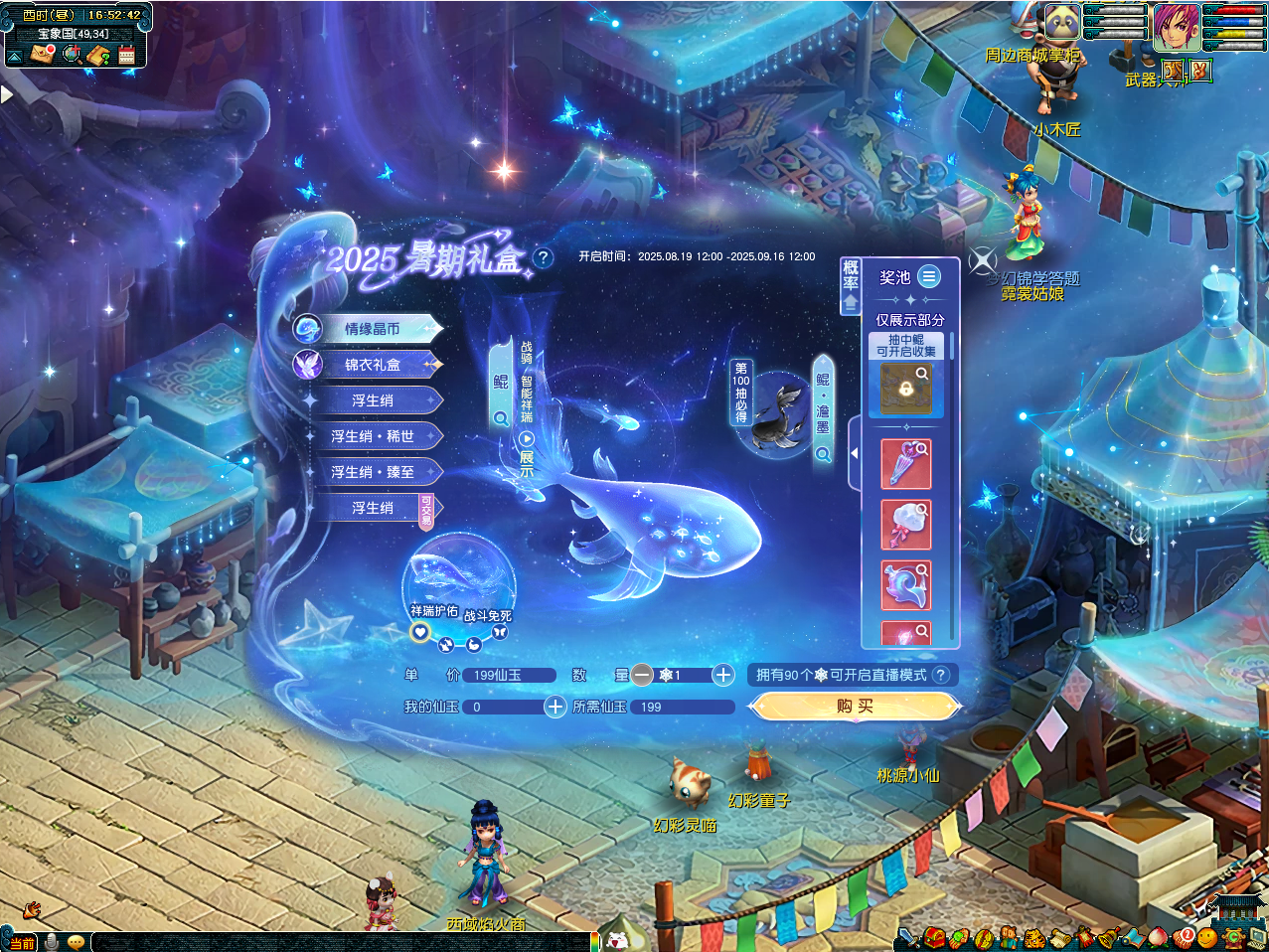Add 仙玉 with the plus beside 我的仙玉
The width and height of the screenshot is (1269, 952).
(x=555, y=707)
